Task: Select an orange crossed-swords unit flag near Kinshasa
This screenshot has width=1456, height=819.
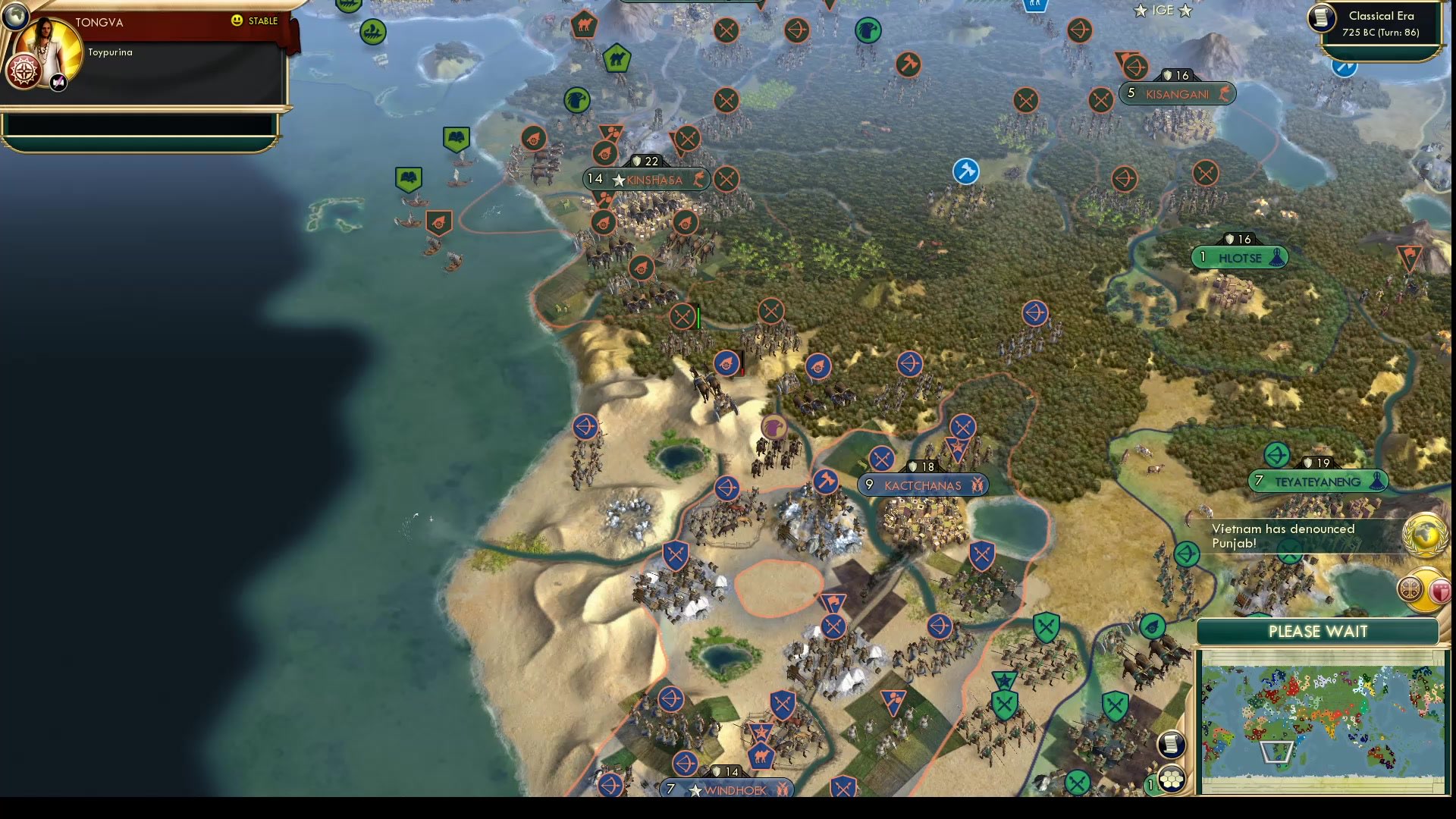Action: [728, 179]
